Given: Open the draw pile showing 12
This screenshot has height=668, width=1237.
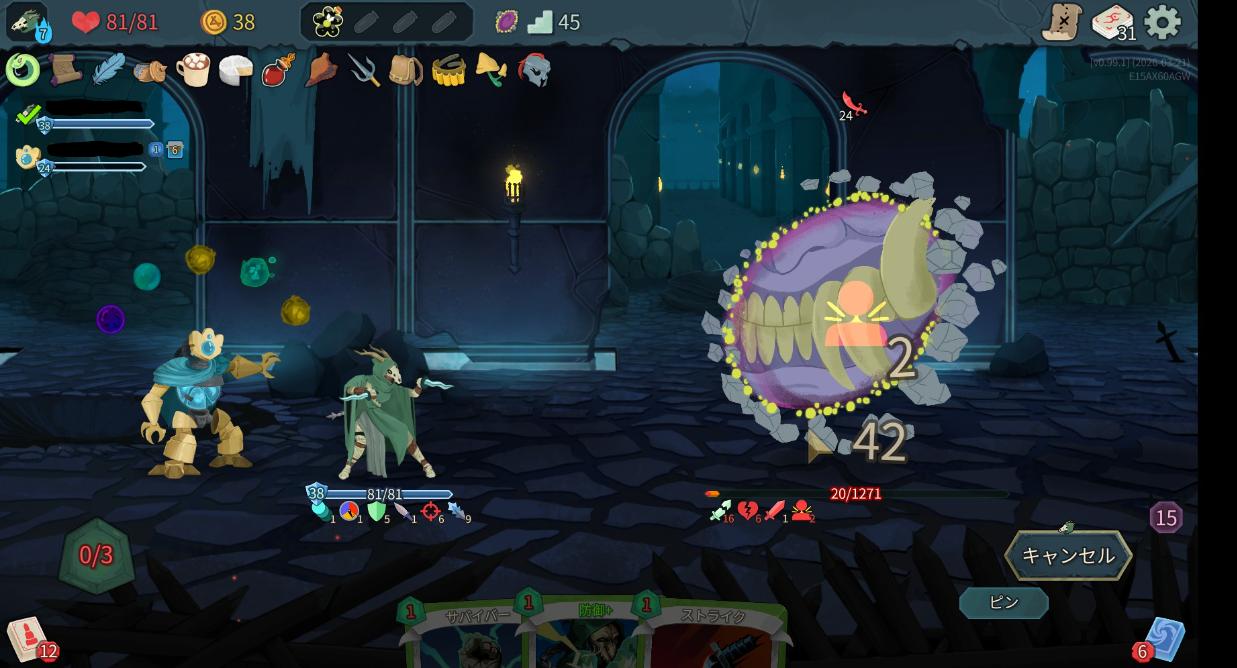Looking at the screenshot, I should pyautogui.click(x=28, y=639).
